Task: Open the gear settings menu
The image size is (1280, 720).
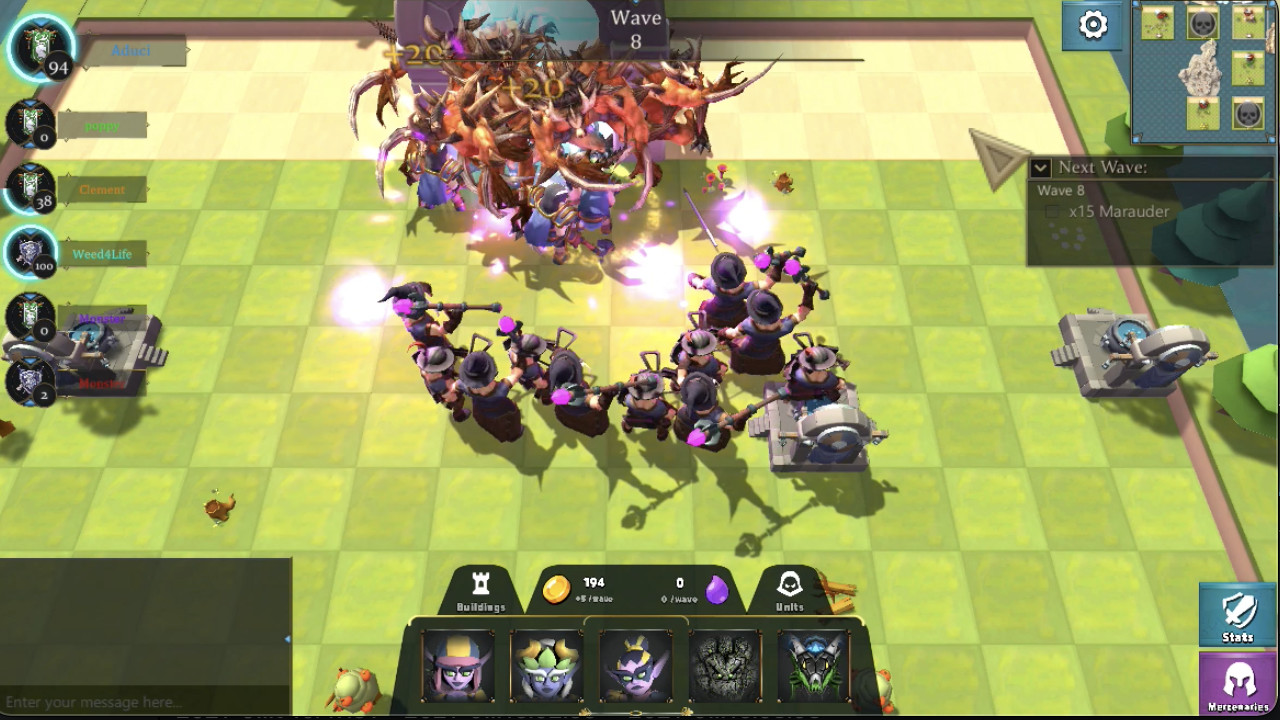Action: pyautogui.click(x=1093, y=25)
